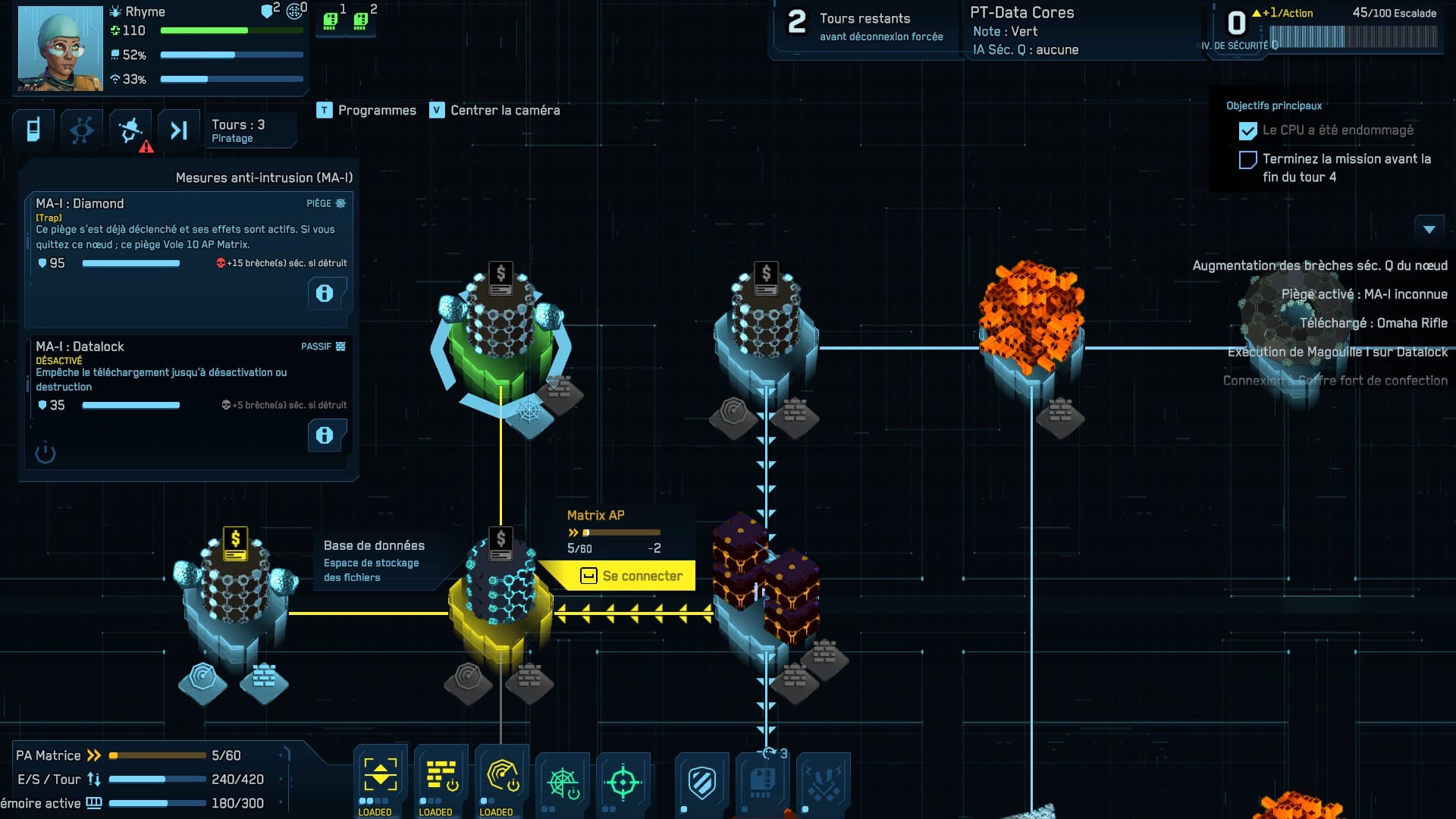Toggle the power icon under Datalock
The width and height of the screenshot is (1456, 819).
45,453
